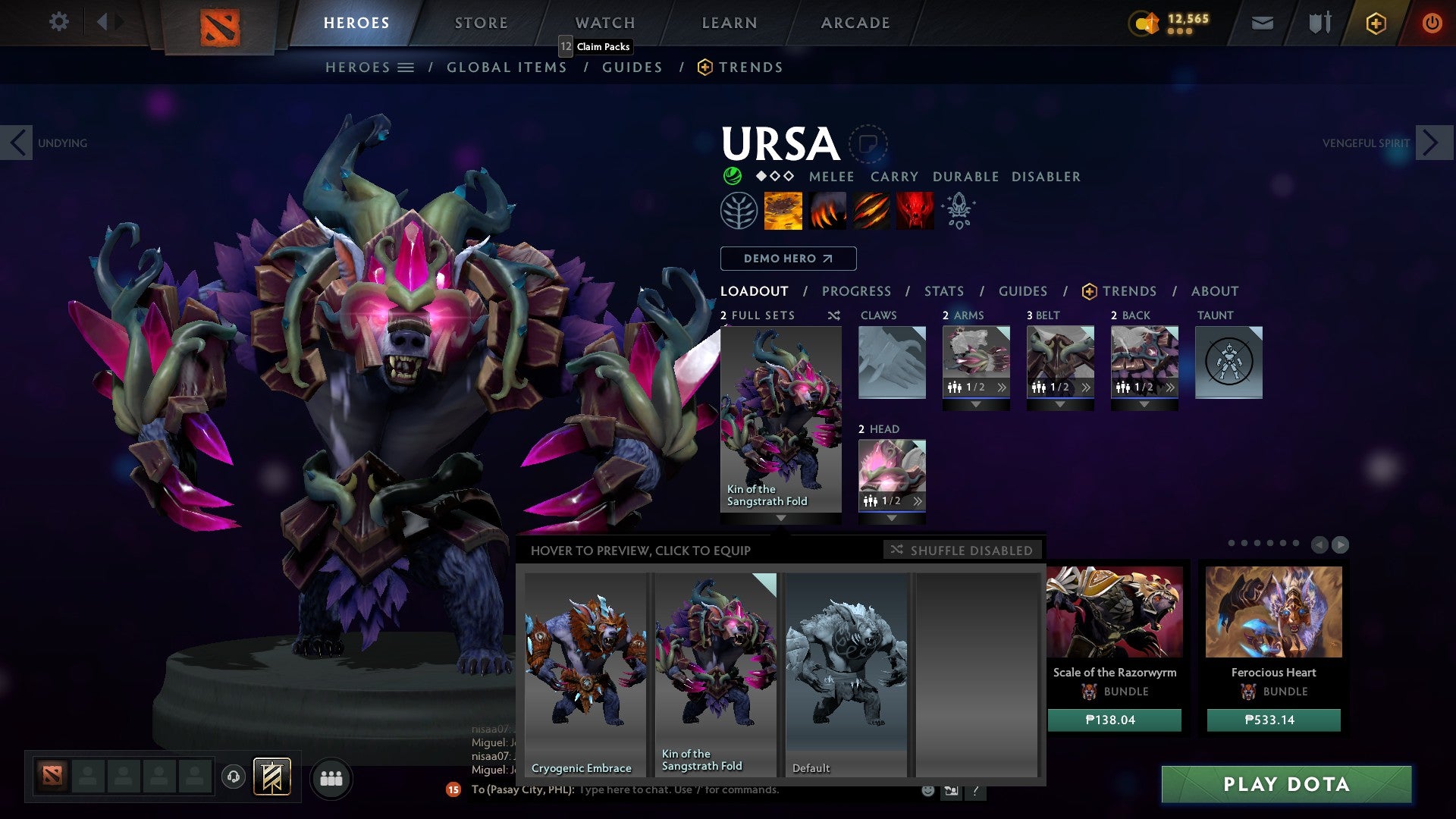Viewport: 1456px width, 819px height.
Task: Open the Earthshock ability icon
Action: [782, 211]
